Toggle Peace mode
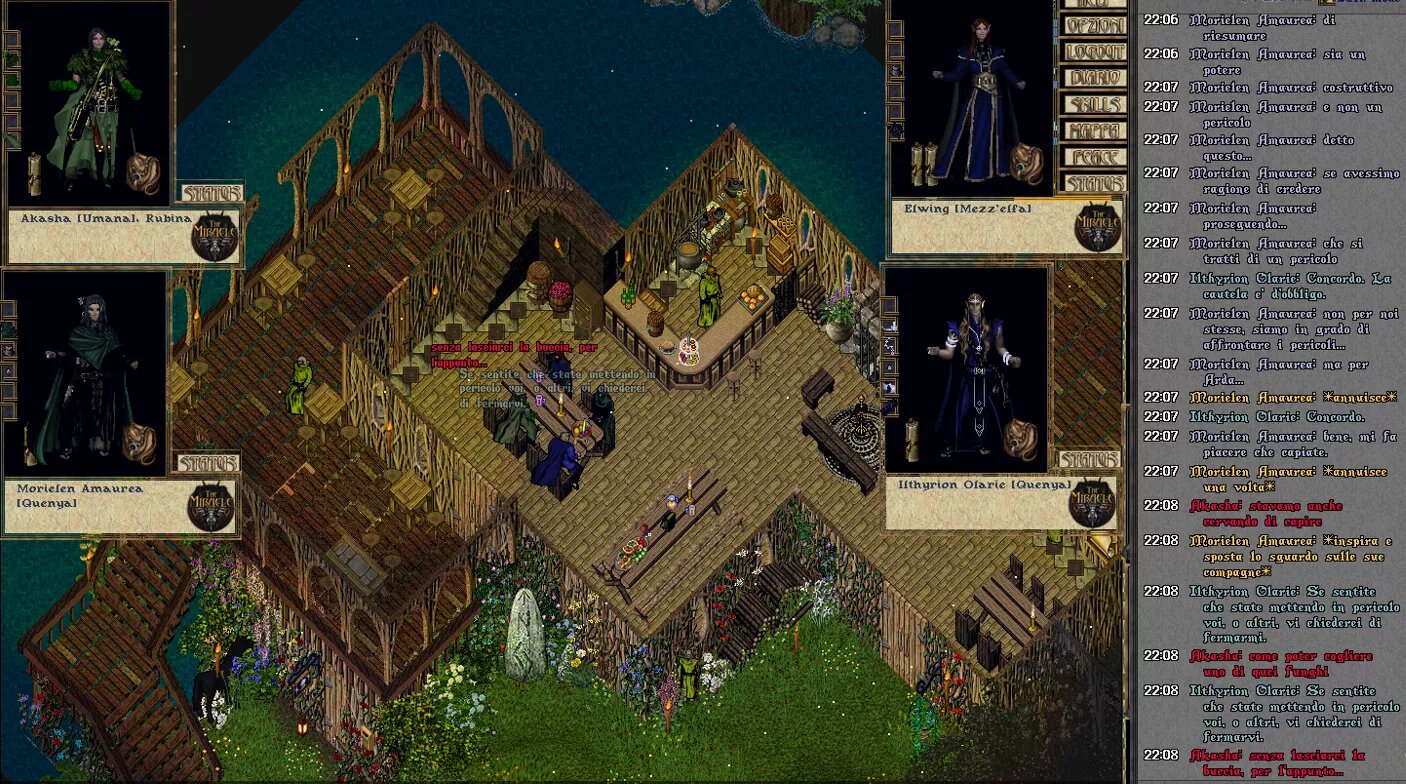This screenshot has width=1406, height=784. coord(1094,157)
